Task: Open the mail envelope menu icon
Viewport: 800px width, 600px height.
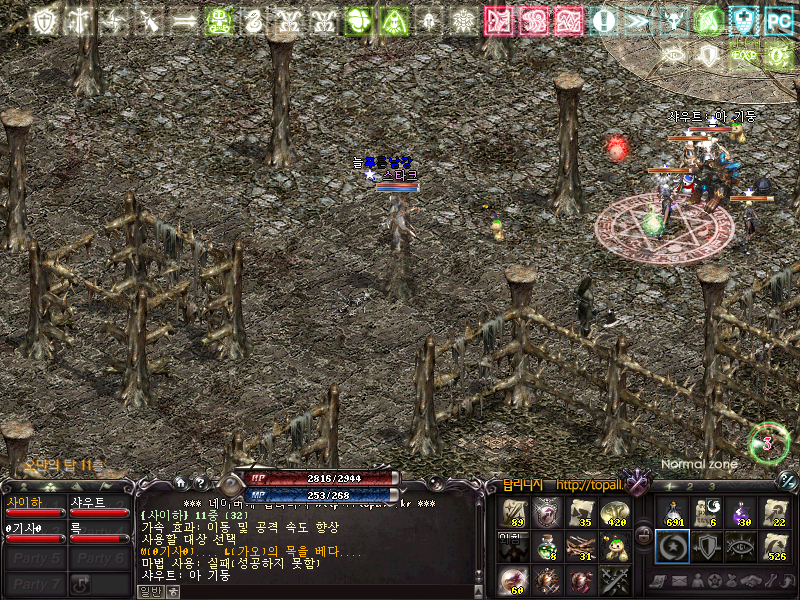Action: (678, 580)
